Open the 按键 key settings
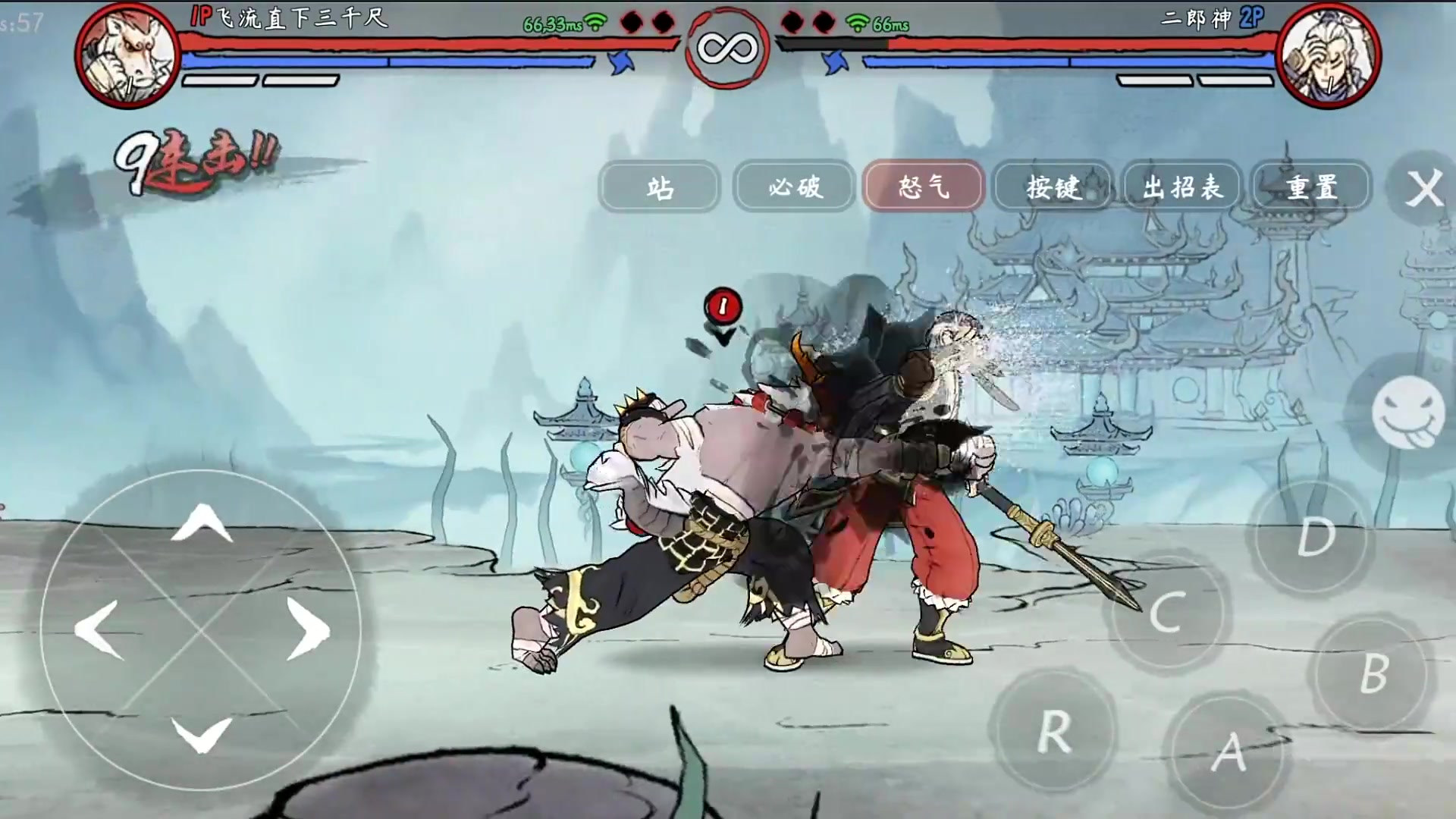Viewport: 1456px width, 819px height. click(1053, 187)
